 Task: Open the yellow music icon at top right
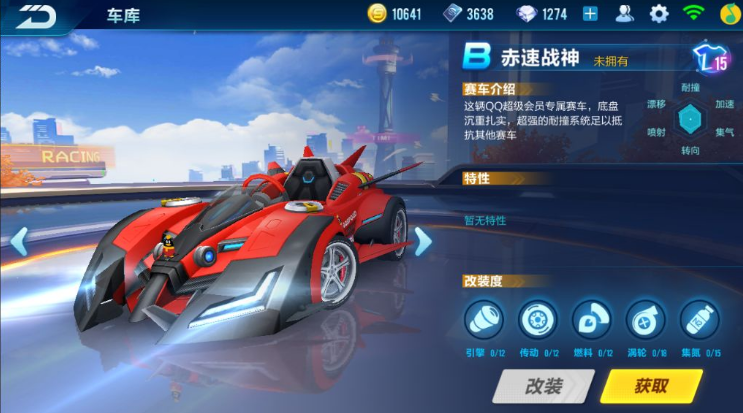pos(729,14)
